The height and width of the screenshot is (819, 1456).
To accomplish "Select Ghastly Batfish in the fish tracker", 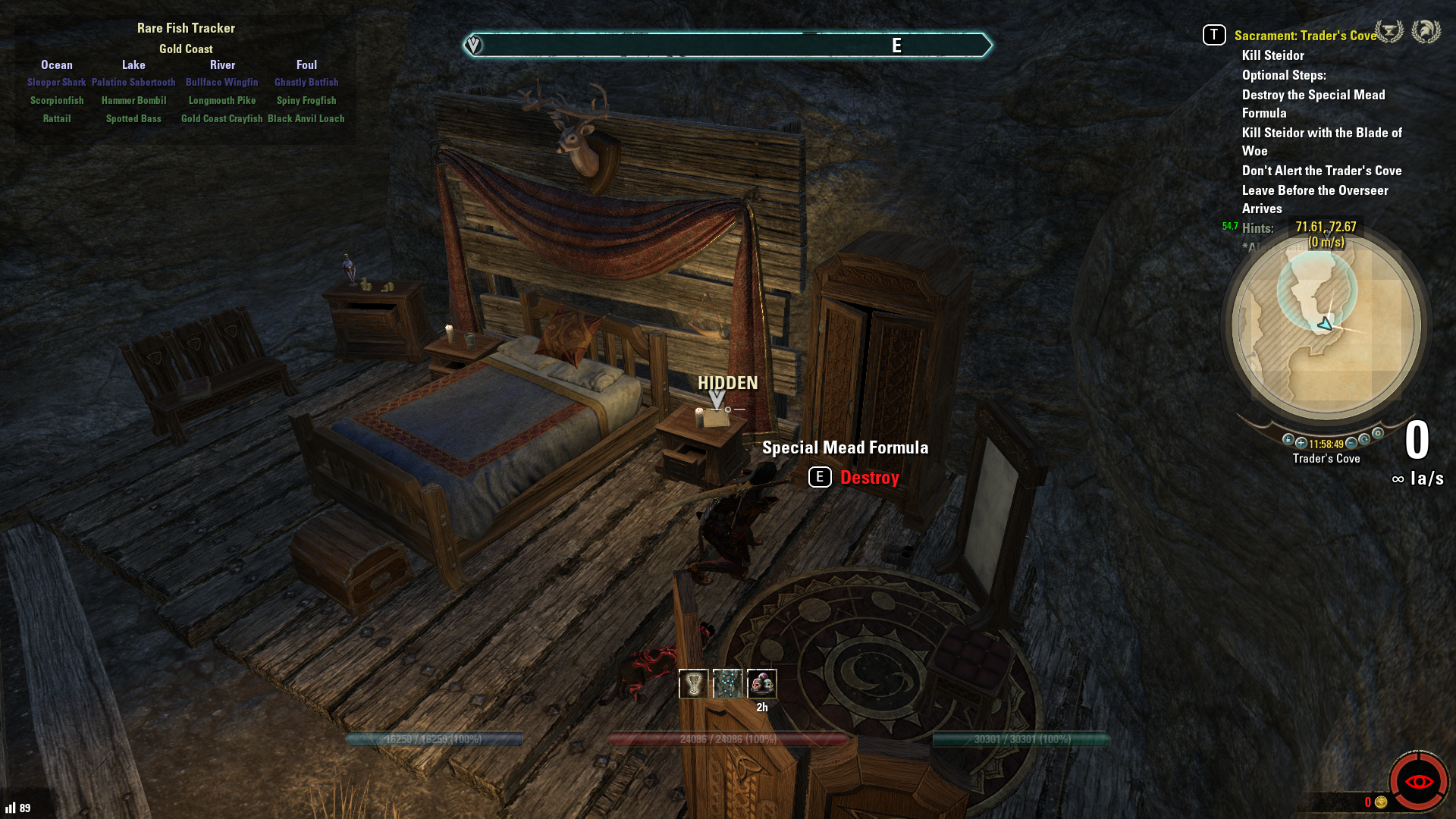I will [306, 82].
